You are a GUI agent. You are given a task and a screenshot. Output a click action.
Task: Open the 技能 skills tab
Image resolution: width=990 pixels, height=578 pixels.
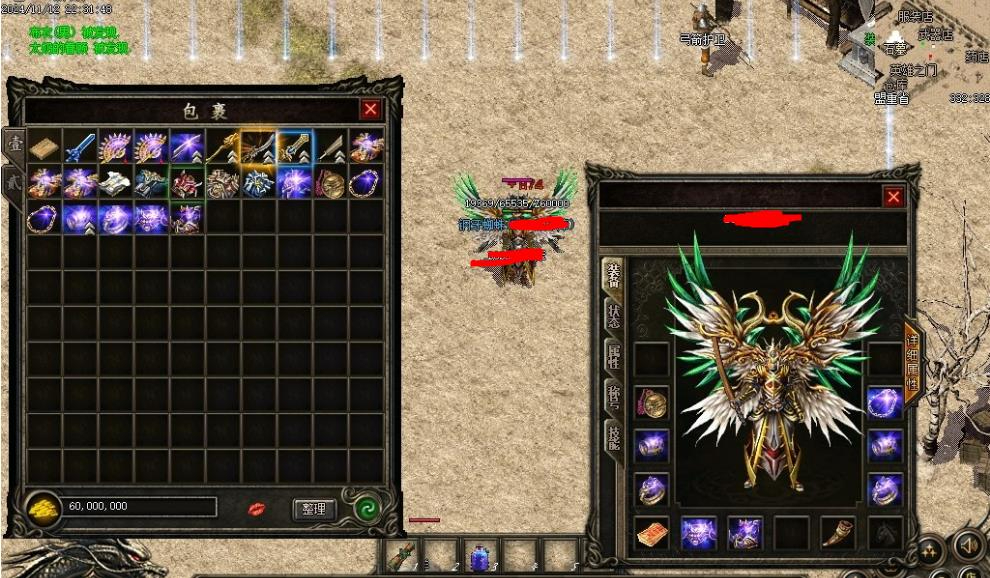pyautogui.click(x=613, y=437)
